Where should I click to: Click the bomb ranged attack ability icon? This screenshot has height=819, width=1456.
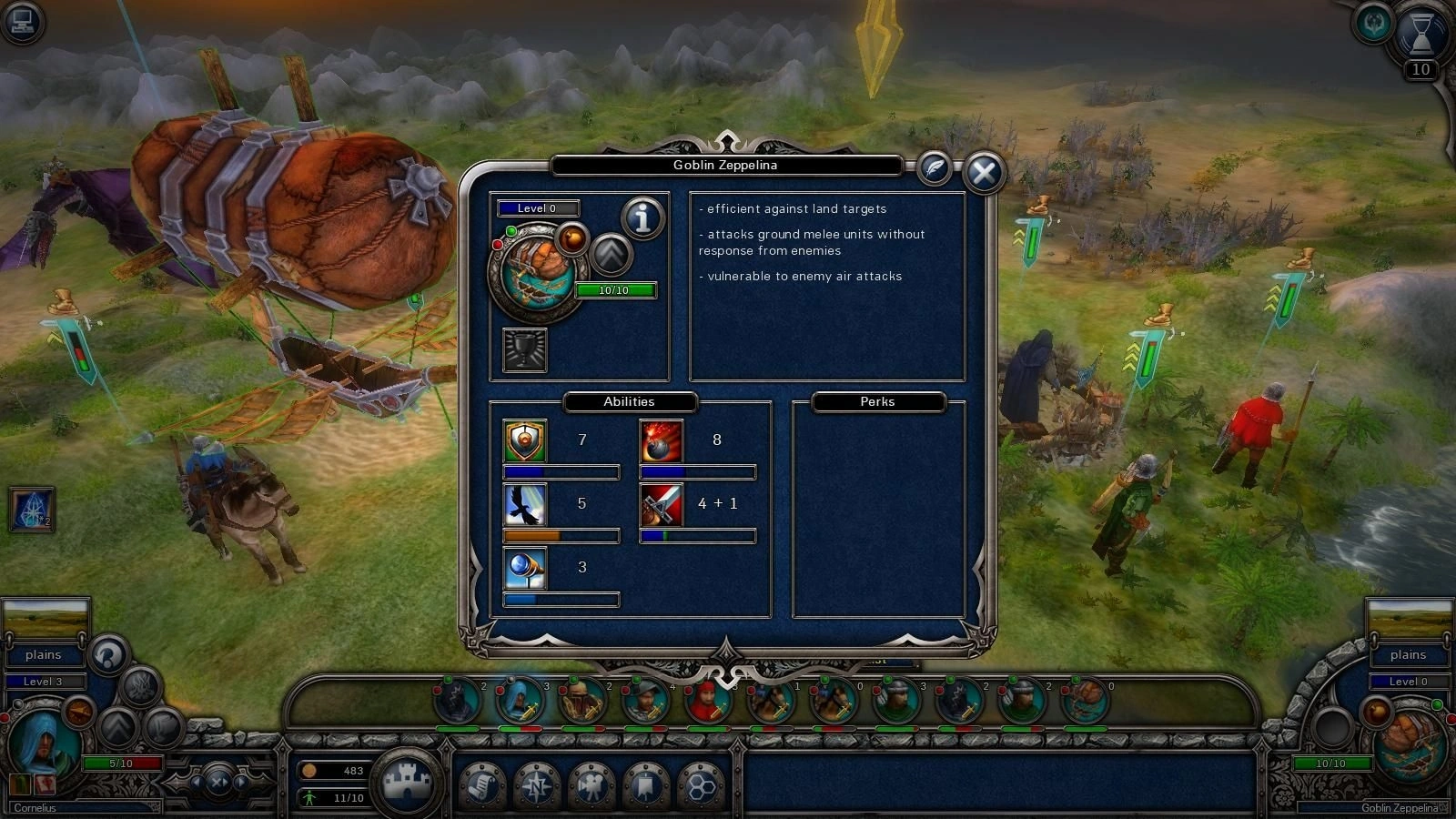coord(662,441)
